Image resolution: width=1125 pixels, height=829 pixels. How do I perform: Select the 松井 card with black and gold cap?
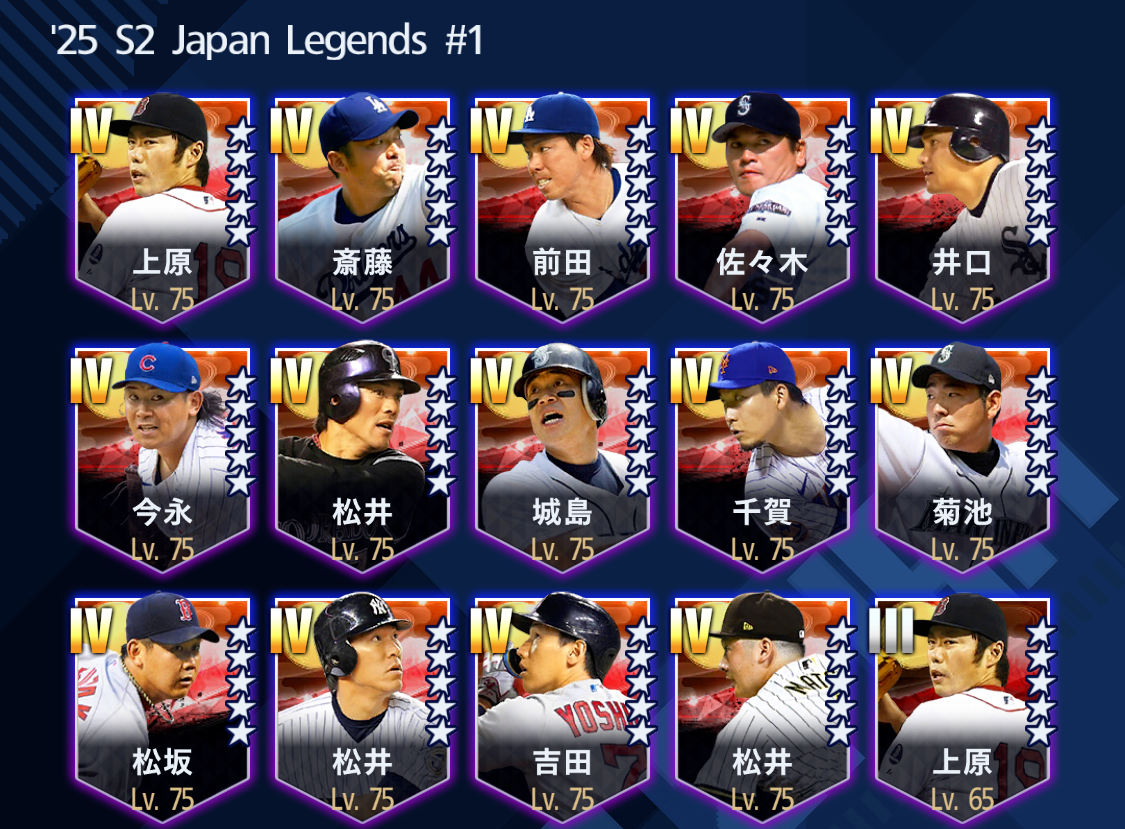pyautogui.click(x=762, y=705)
